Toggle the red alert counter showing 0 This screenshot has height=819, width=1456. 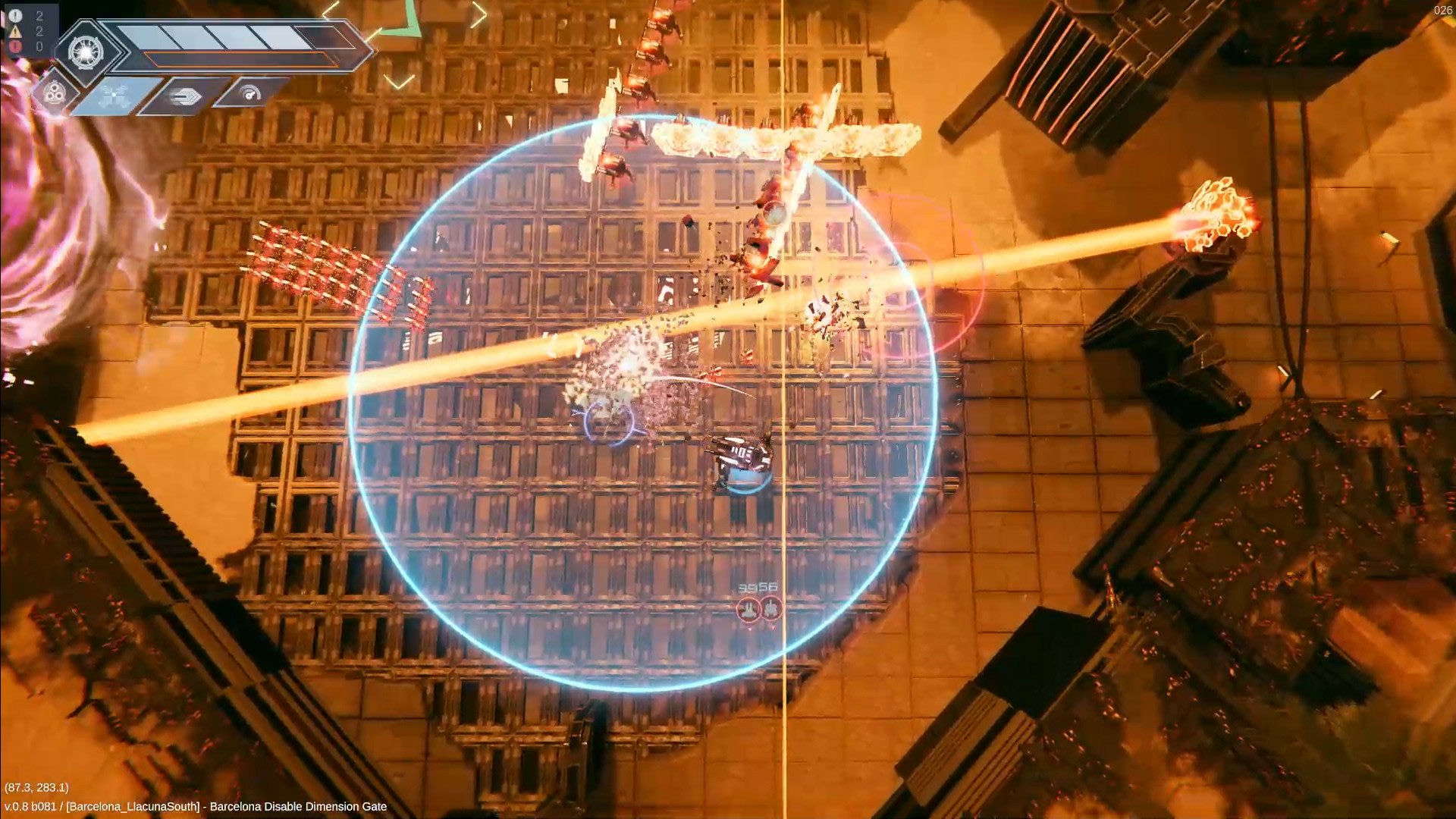39,46
